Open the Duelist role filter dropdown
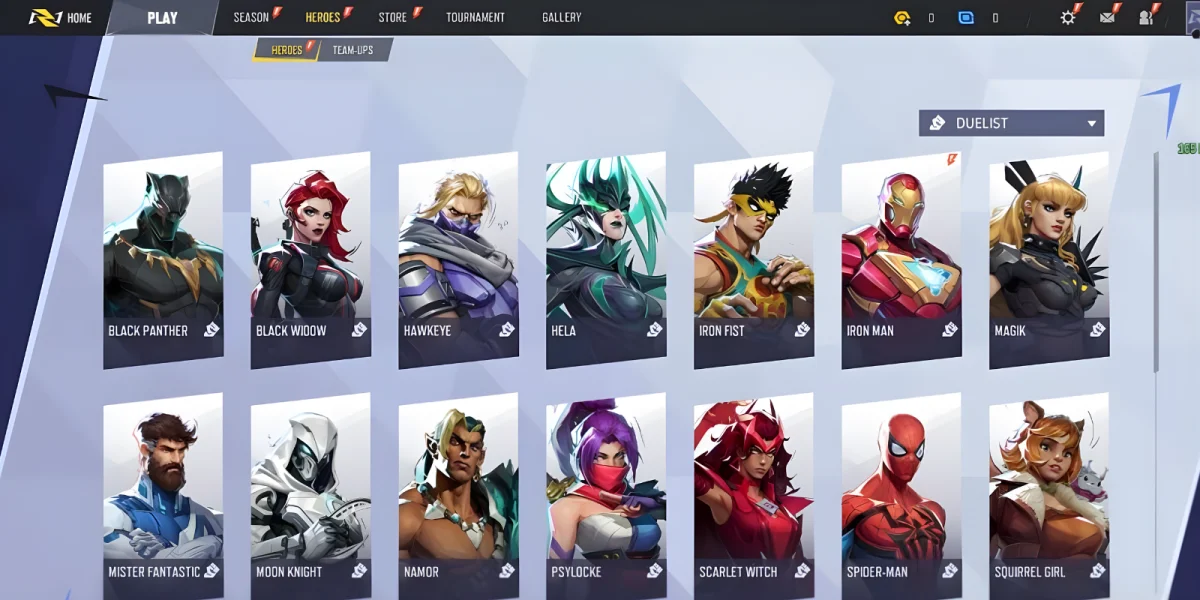The image size is (1200, 600). coord(1011,123)
